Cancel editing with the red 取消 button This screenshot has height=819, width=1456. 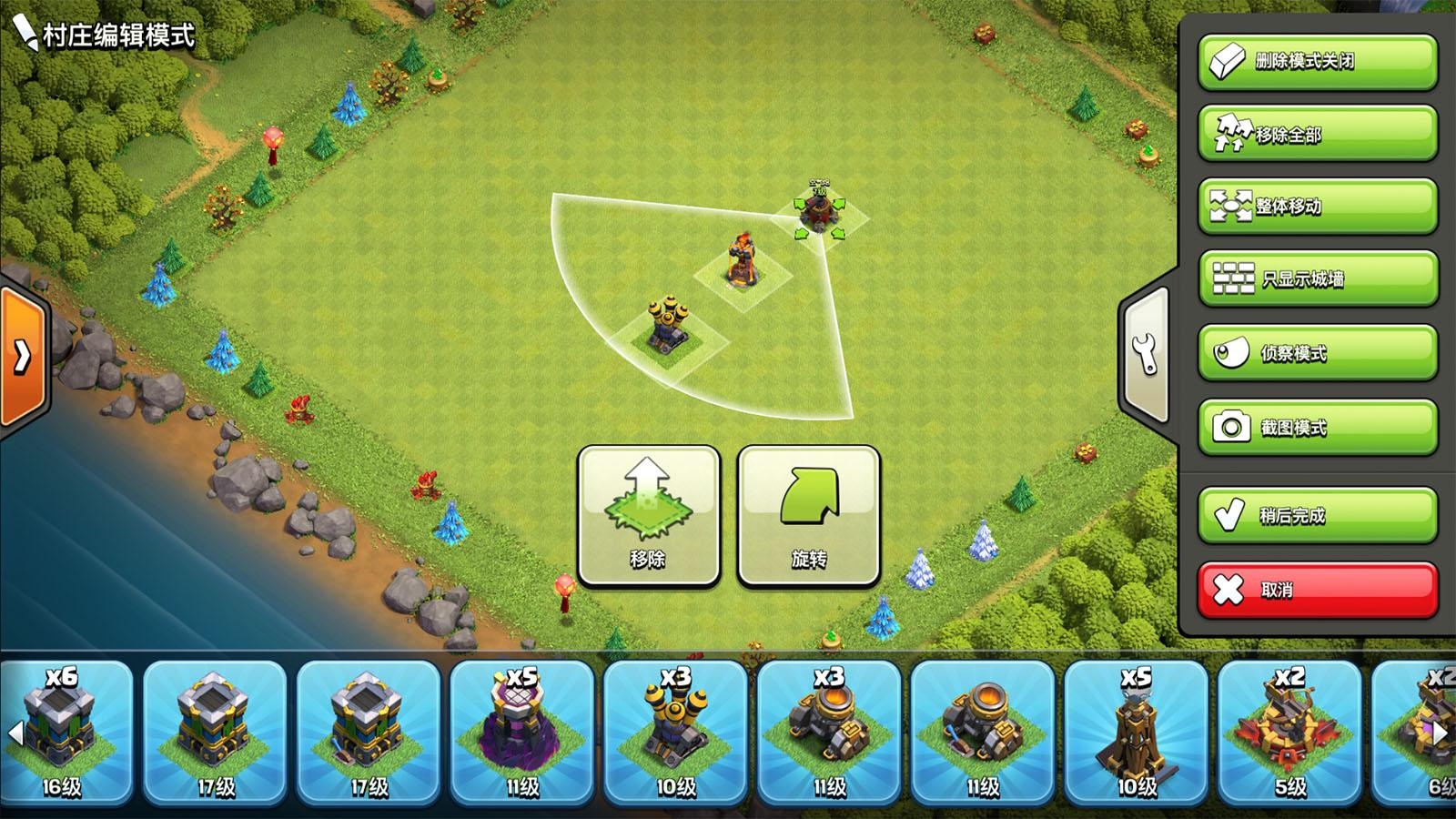(x=1317, y=590)
